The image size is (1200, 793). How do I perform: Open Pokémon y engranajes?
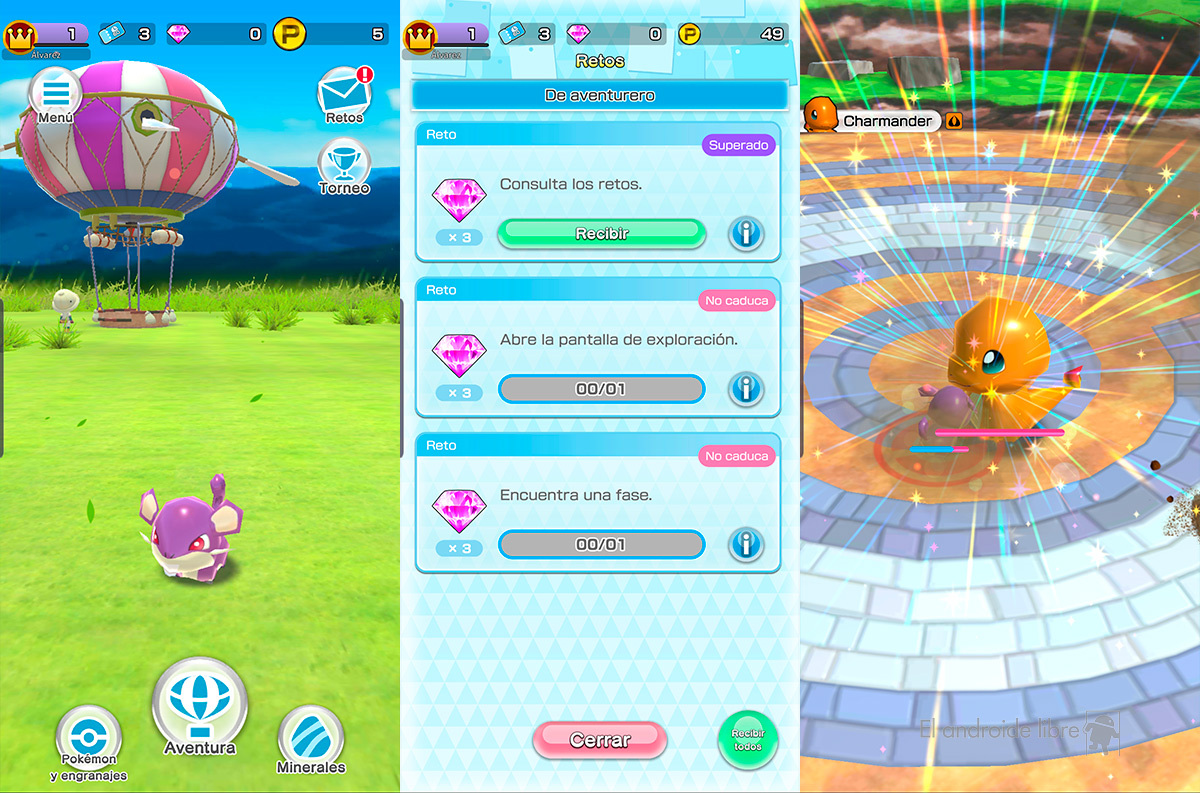tap(89, 740)
